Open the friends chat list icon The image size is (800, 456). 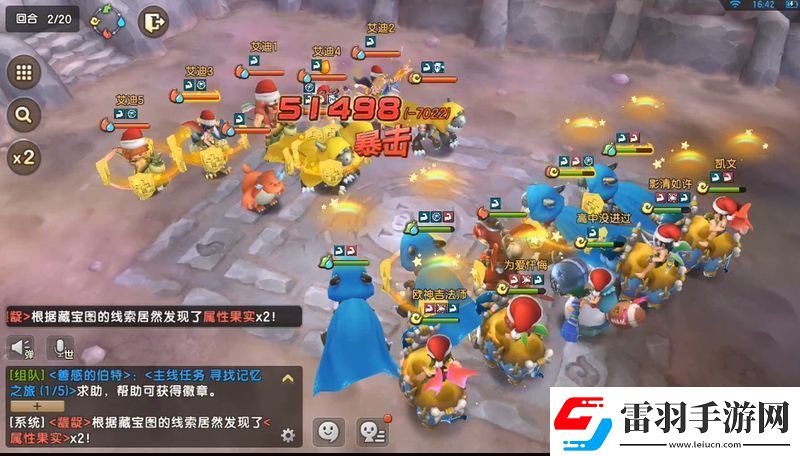[x=372, y=431]
